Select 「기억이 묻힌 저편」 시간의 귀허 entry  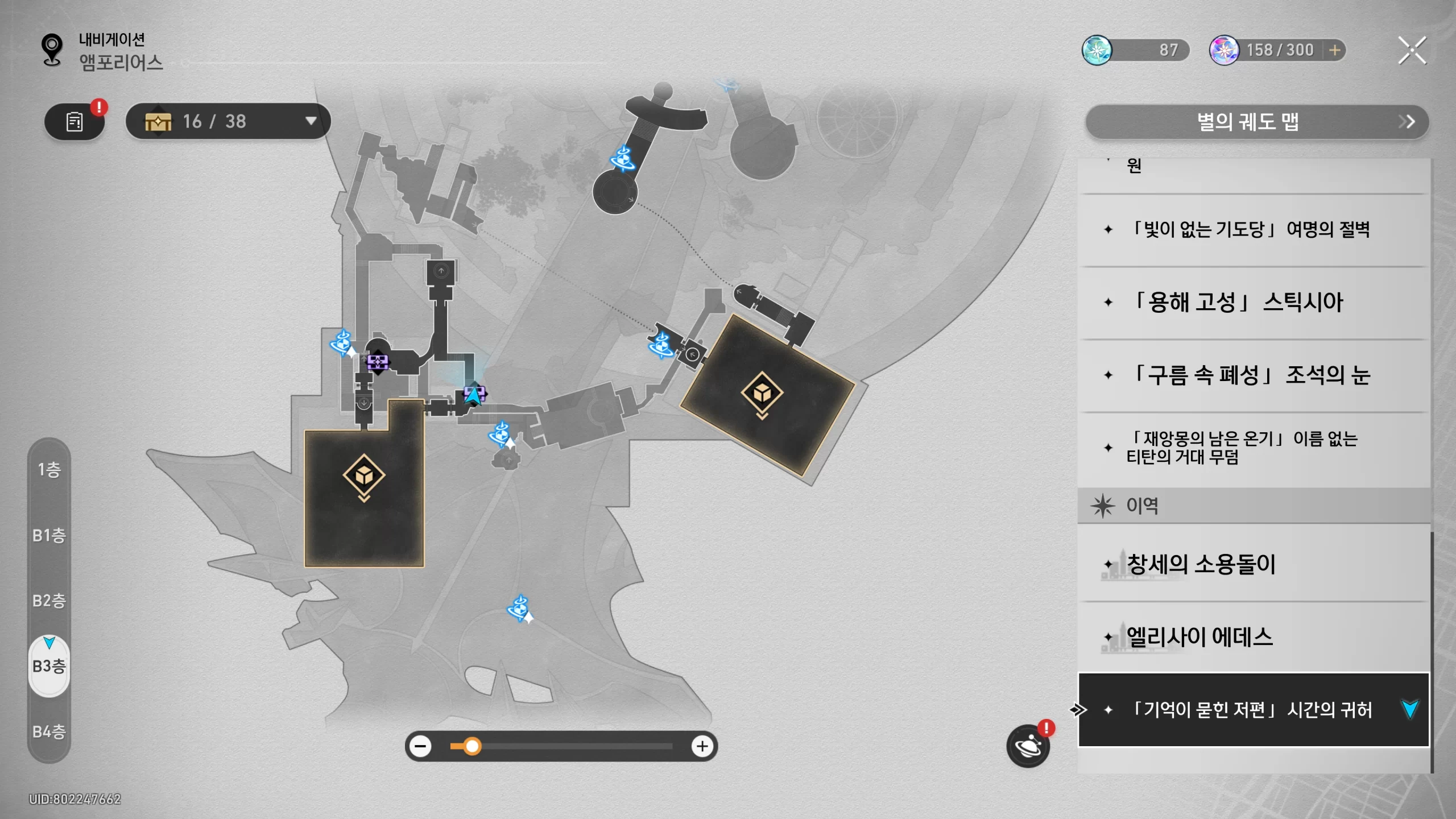point(1251,710)
